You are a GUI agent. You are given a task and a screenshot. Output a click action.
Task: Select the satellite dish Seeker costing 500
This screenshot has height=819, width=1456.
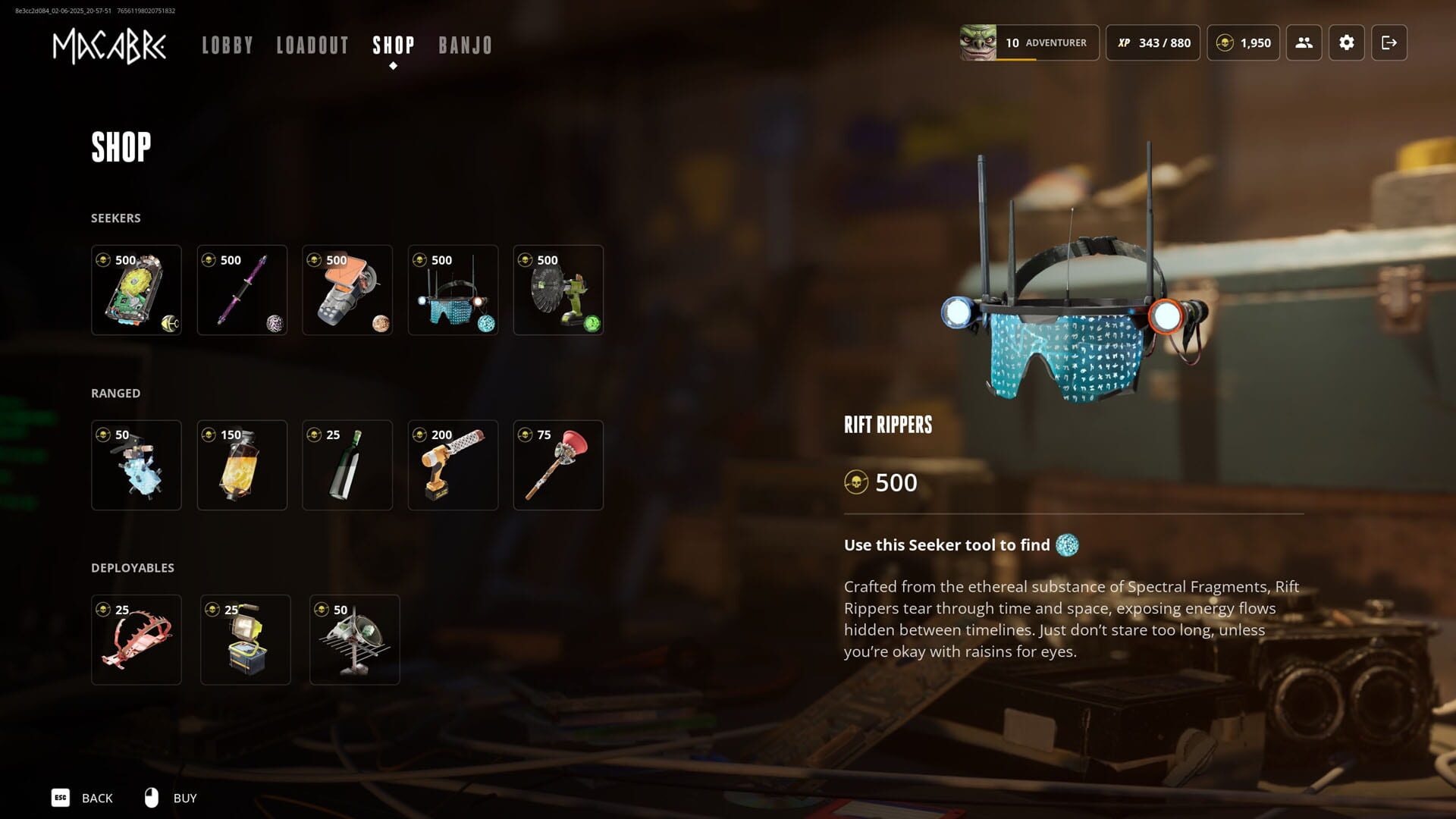pos(558,290)
